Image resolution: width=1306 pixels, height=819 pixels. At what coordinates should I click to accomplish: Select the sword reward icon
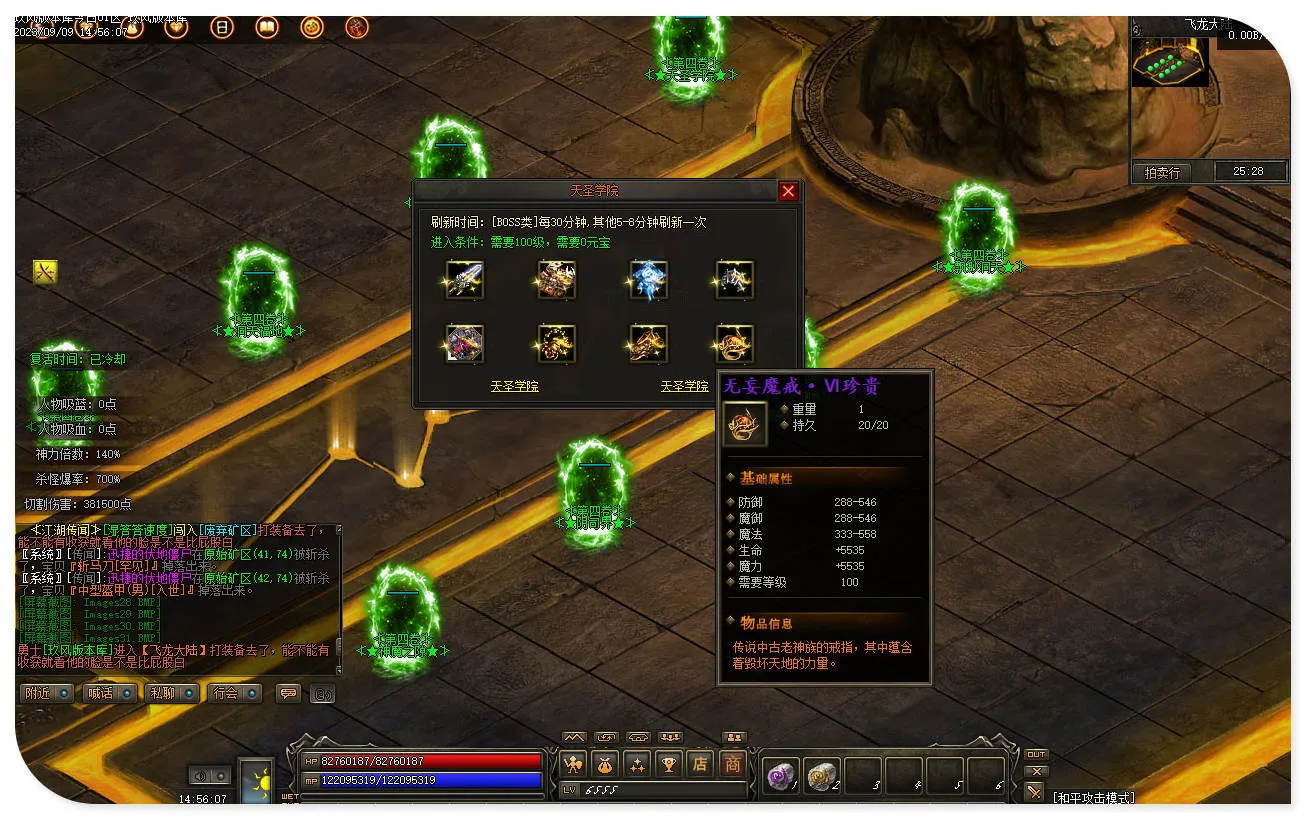tap(464, 280)
